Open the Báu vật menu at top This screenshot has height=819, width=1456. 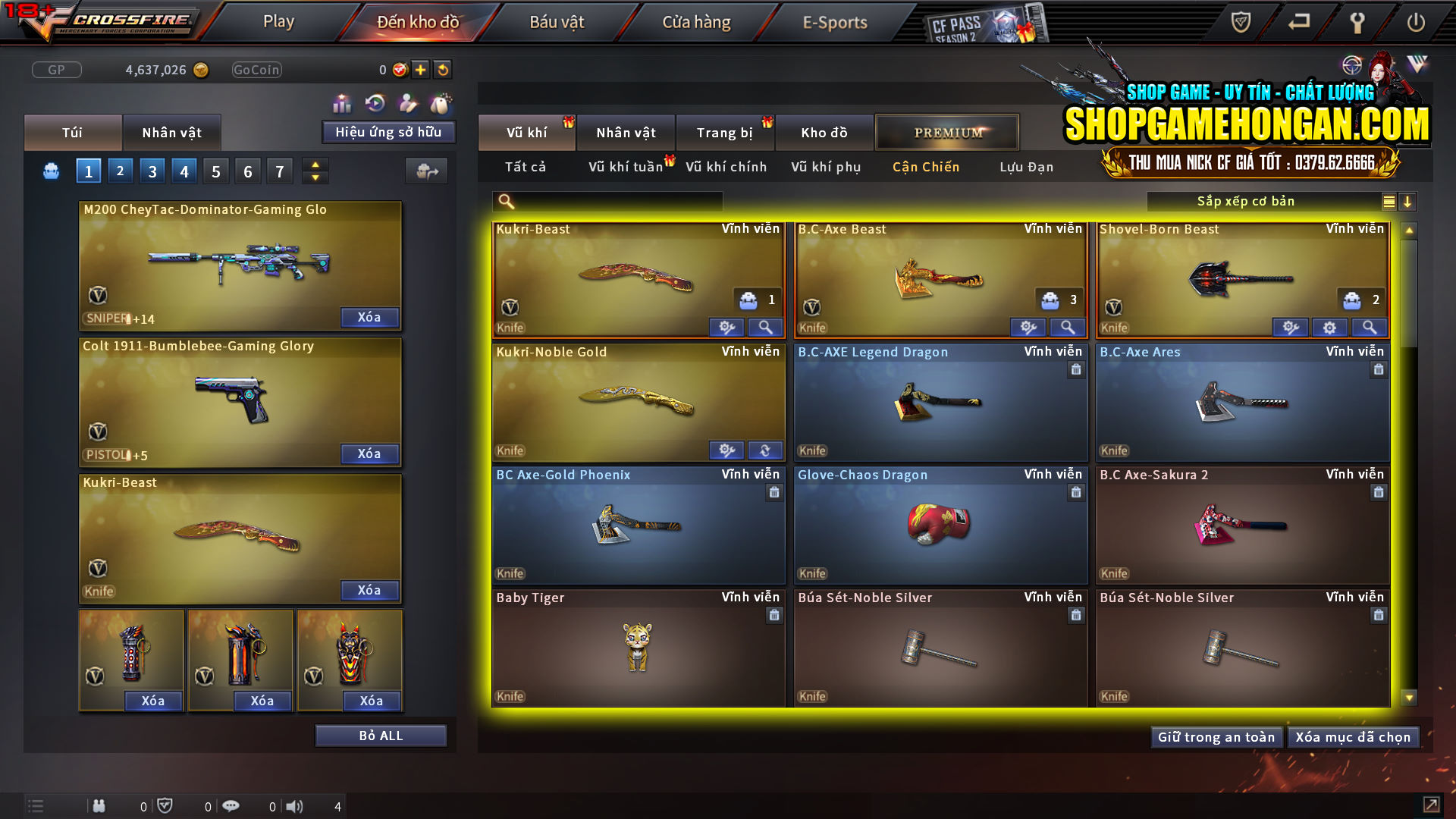557,22
